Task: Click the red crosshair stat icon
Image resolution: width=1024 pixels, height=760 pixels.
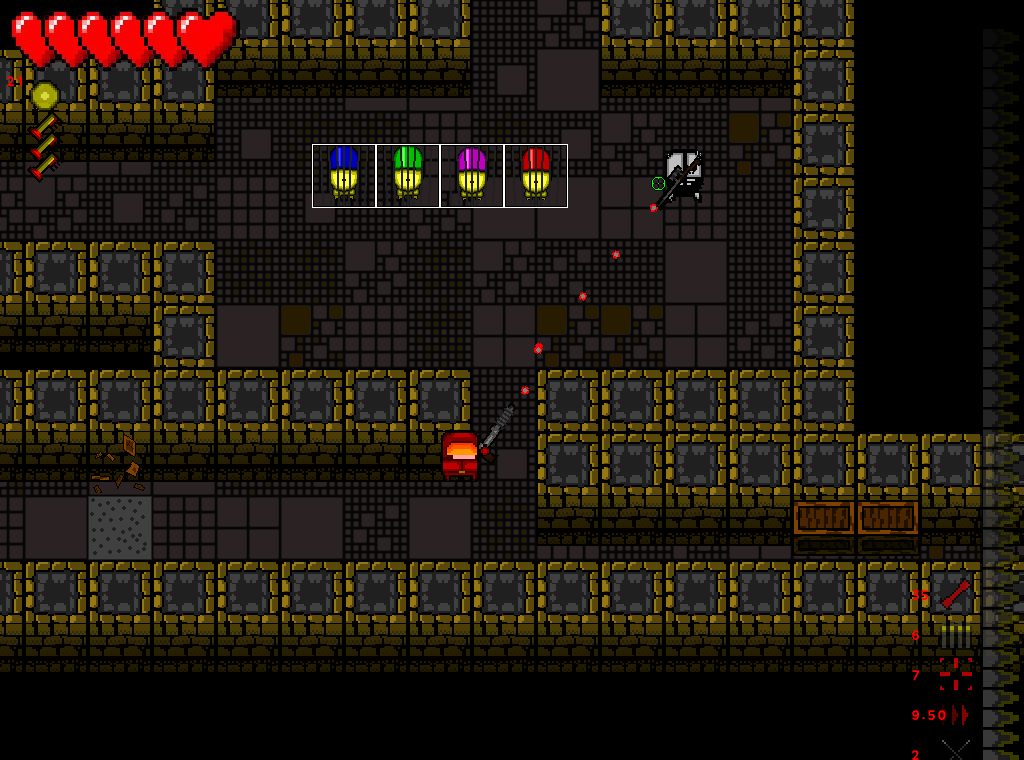Action: (955, 675)
